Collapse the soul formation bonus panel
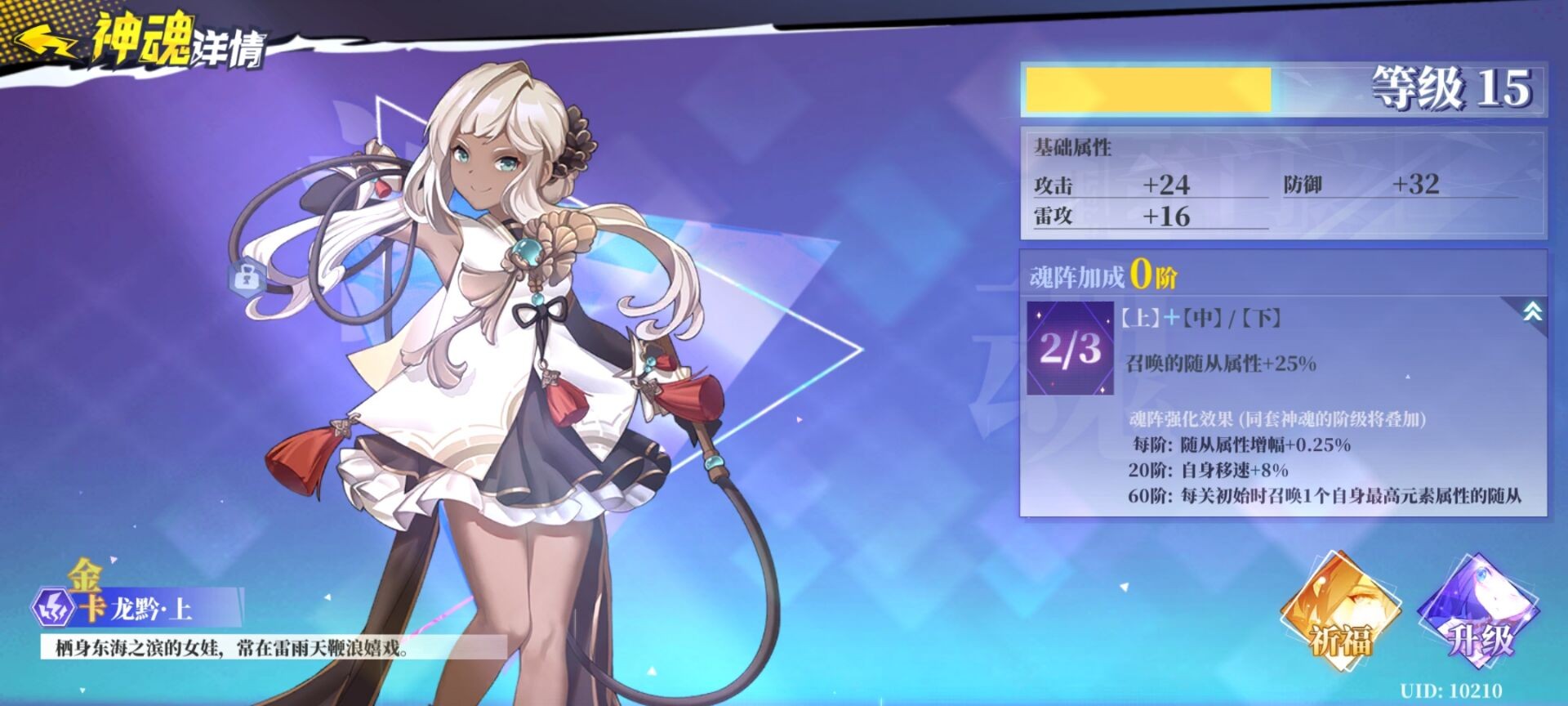The height and width of the screenshot is (706, 1568). coord(1532,311)
